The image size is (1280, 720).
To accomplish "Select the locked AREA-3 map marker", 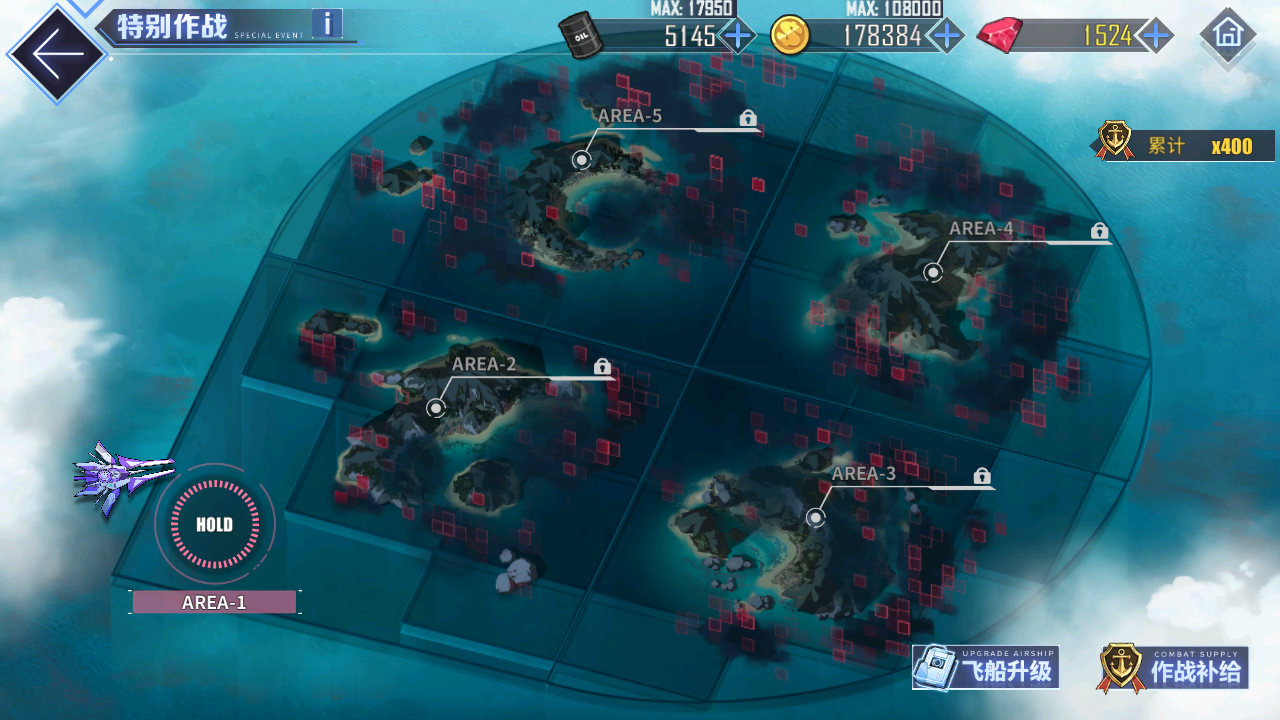I will coord(816,517).
